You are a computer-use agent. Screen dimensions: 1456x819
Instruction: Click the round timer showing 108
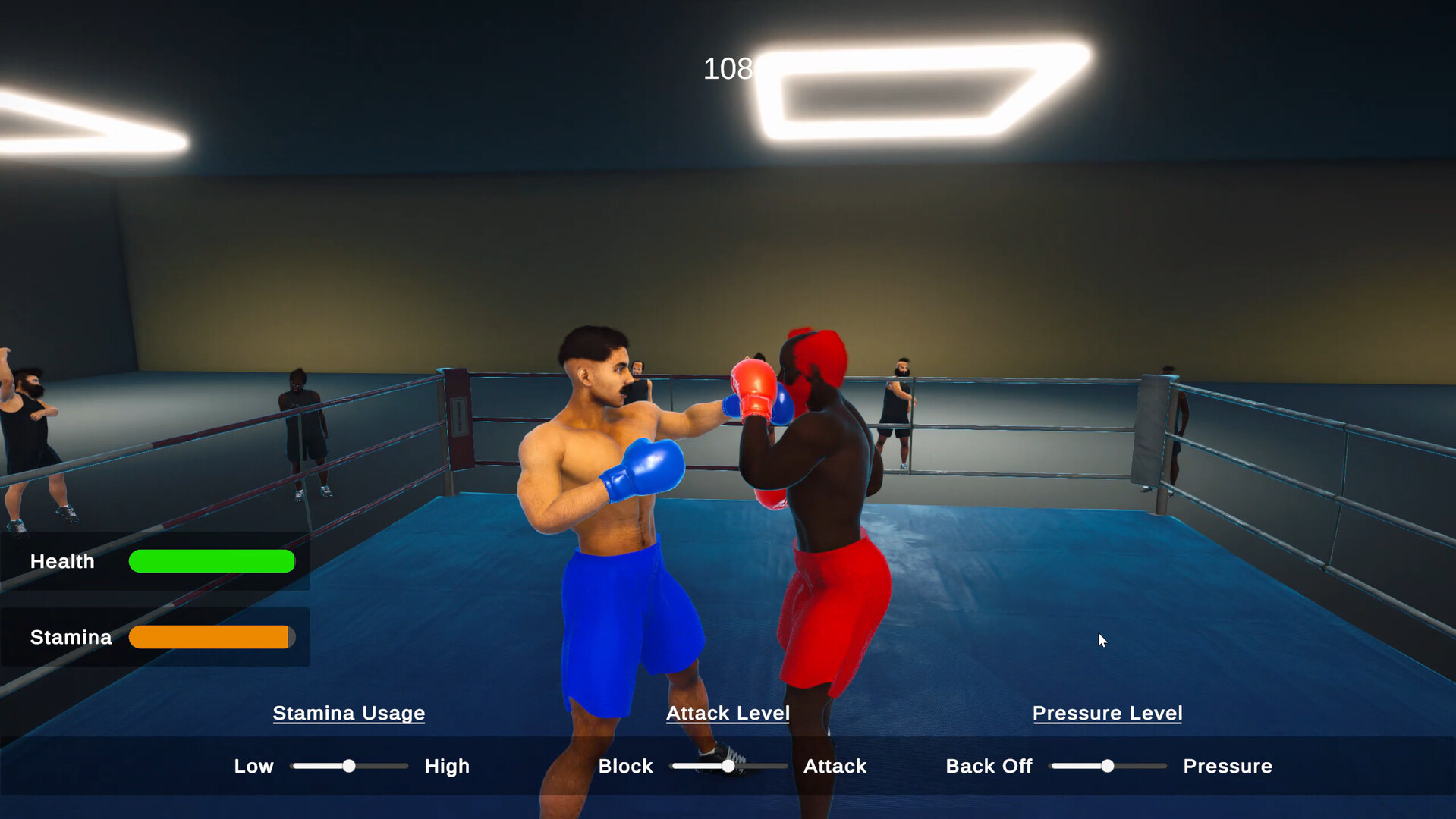pos(726,68)
